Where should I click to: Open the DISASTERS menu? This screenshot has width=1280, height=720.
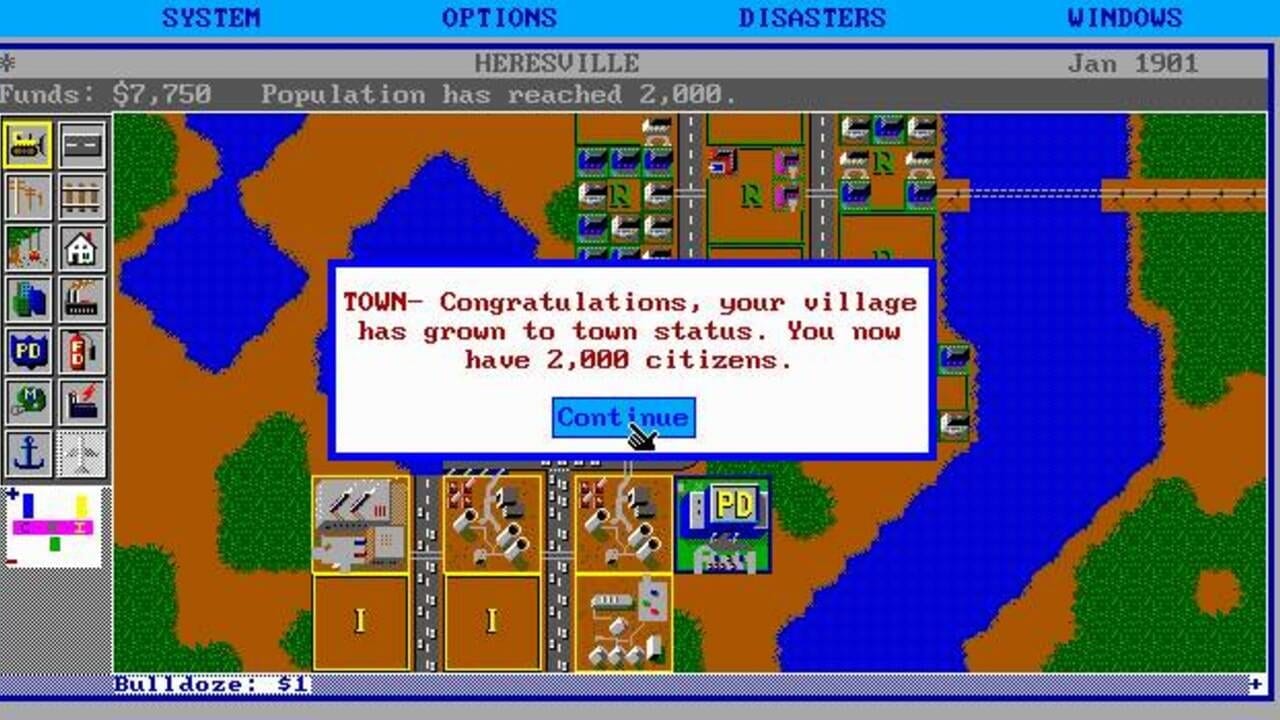[x=813, y=17]
